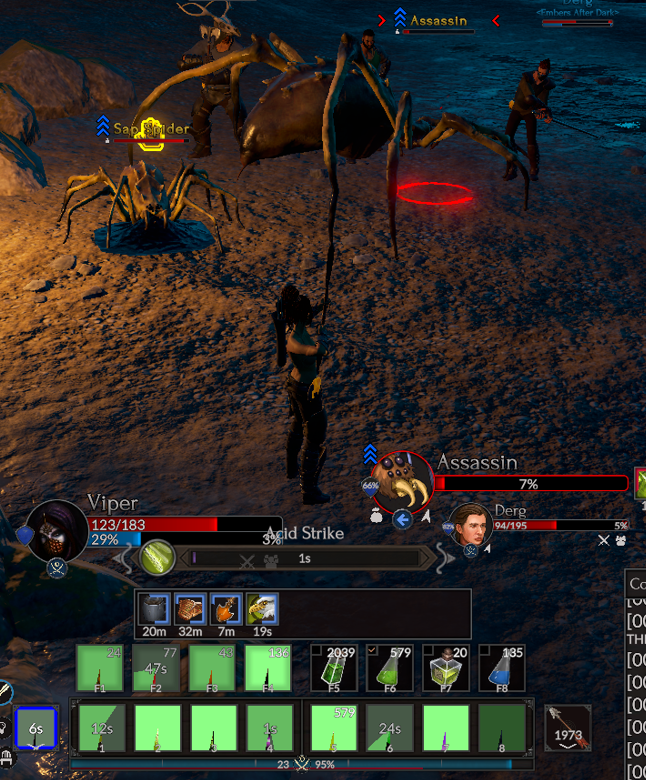Image resolution: width=646 pixels, height=780 pixels.
Task: Select Viper's character portrait
Action: click(56, 530)
